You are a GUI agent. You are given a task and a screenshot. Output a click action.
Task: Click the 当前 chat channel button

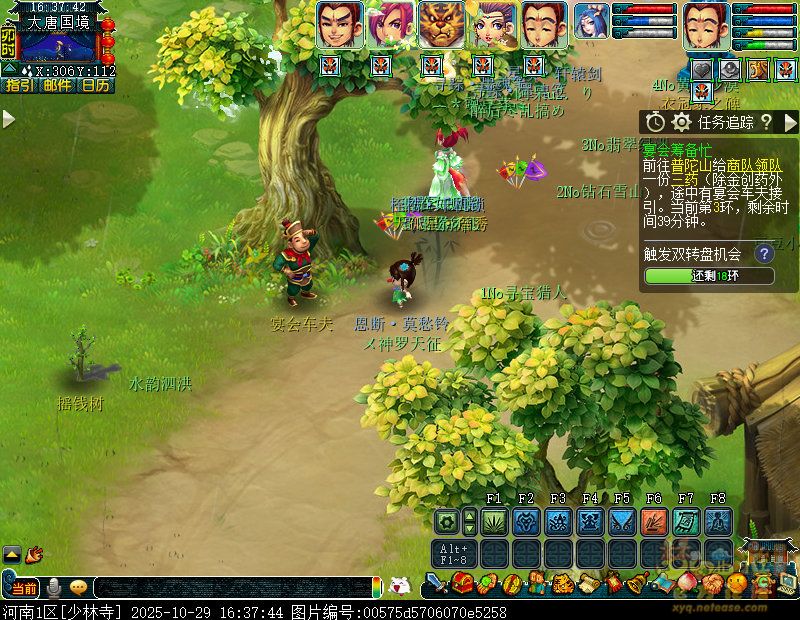[24, 587]
